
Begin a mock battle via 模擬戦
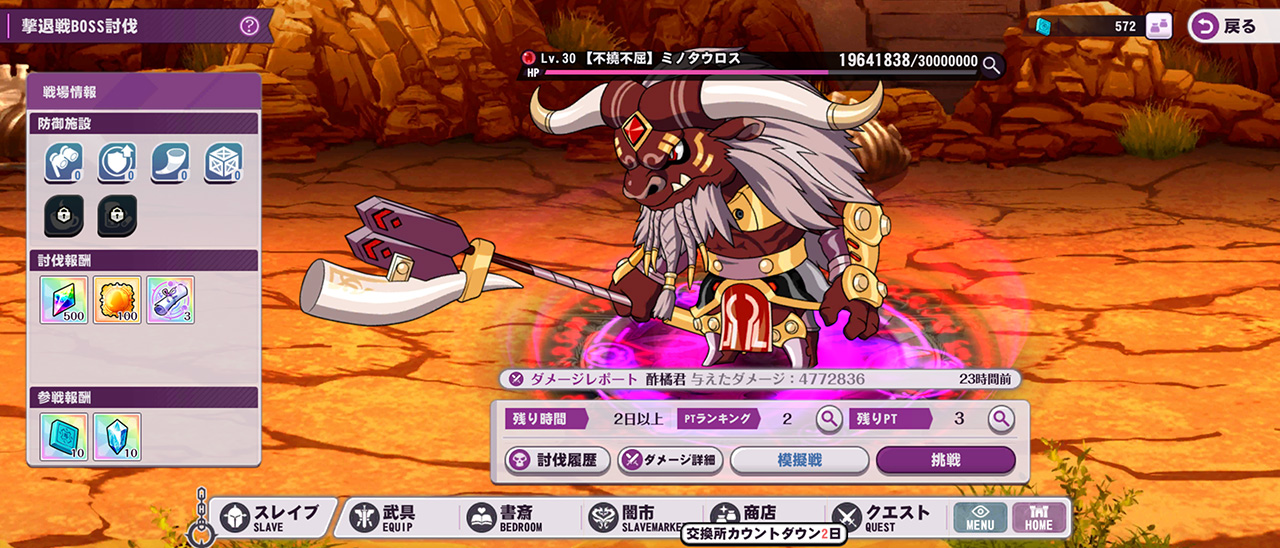tap(799, 460)
